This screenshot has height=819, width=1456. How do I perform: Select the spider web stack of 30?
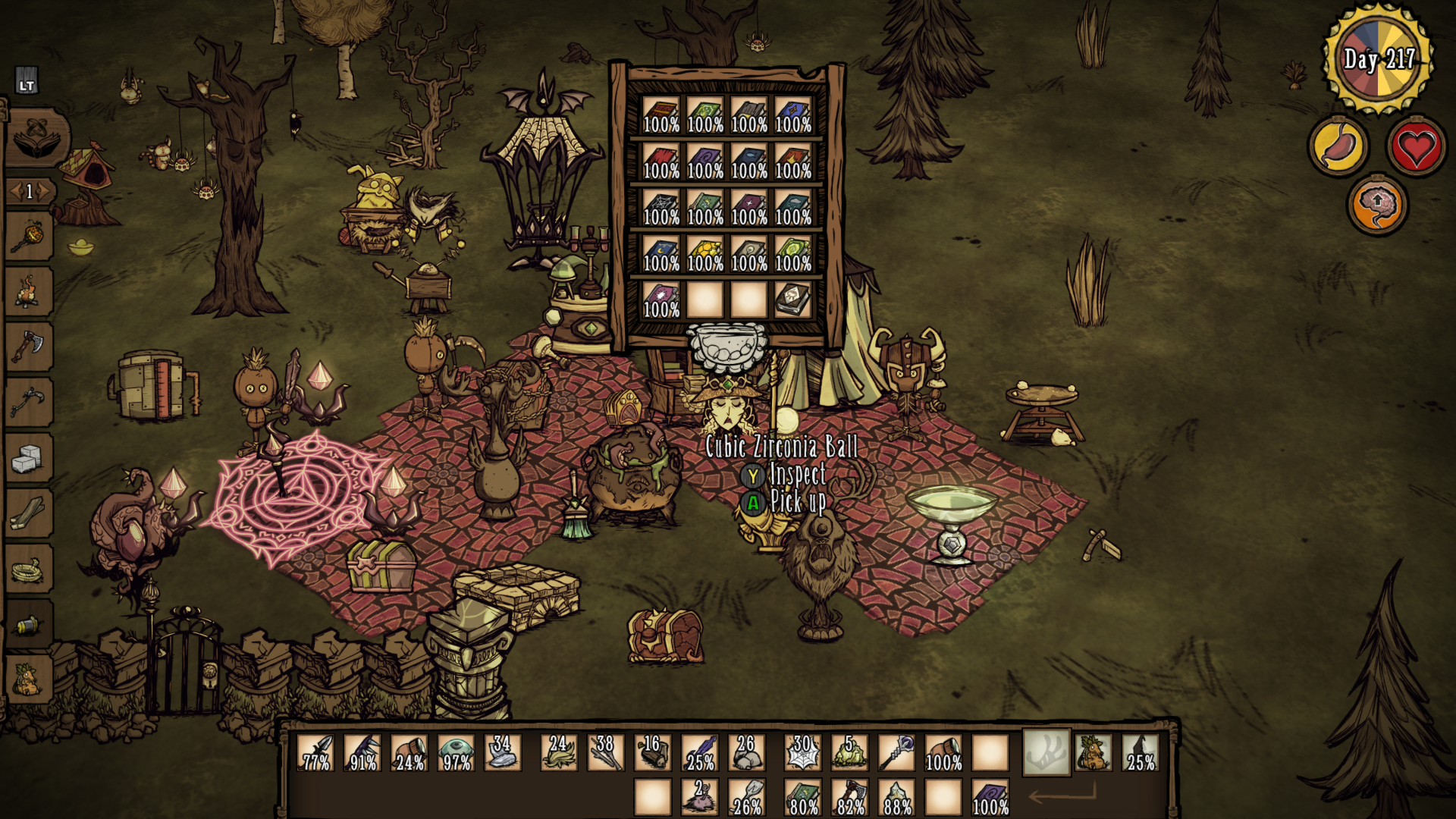pos(802,752)
